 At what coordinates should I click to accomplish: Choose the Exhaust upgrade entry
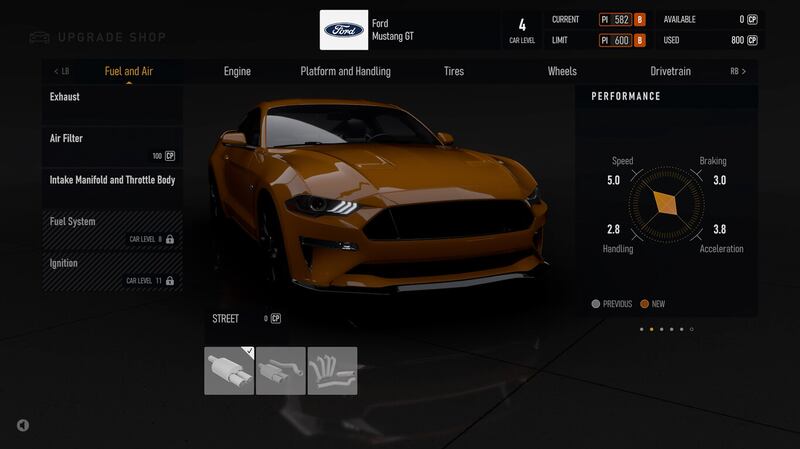tap(112, 104)
